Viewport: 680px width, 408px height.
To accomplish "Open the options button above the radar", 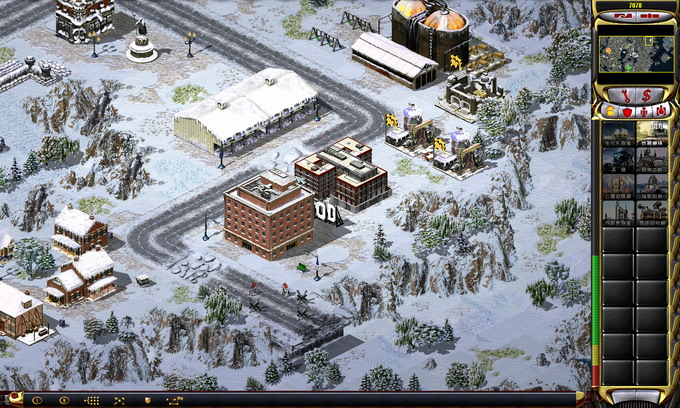I will (648, 15).
